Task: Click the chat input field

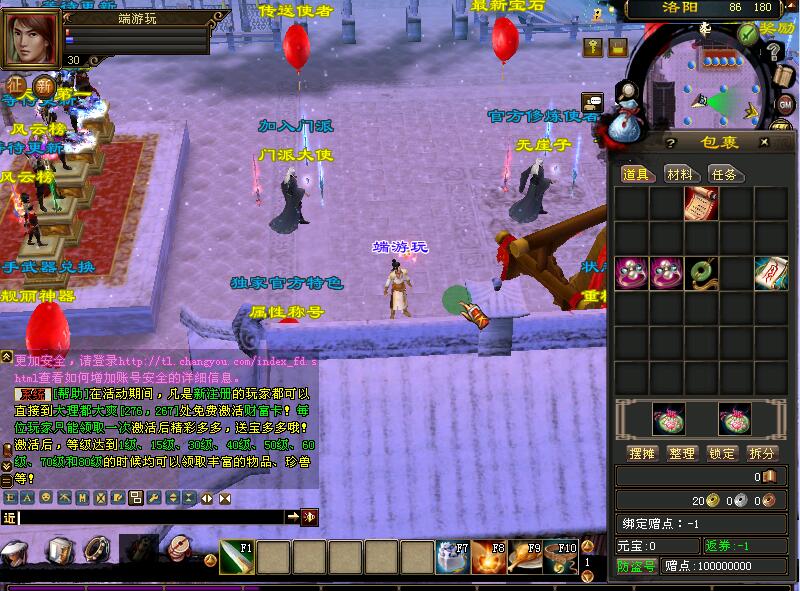Action: (x=150, y=517)
